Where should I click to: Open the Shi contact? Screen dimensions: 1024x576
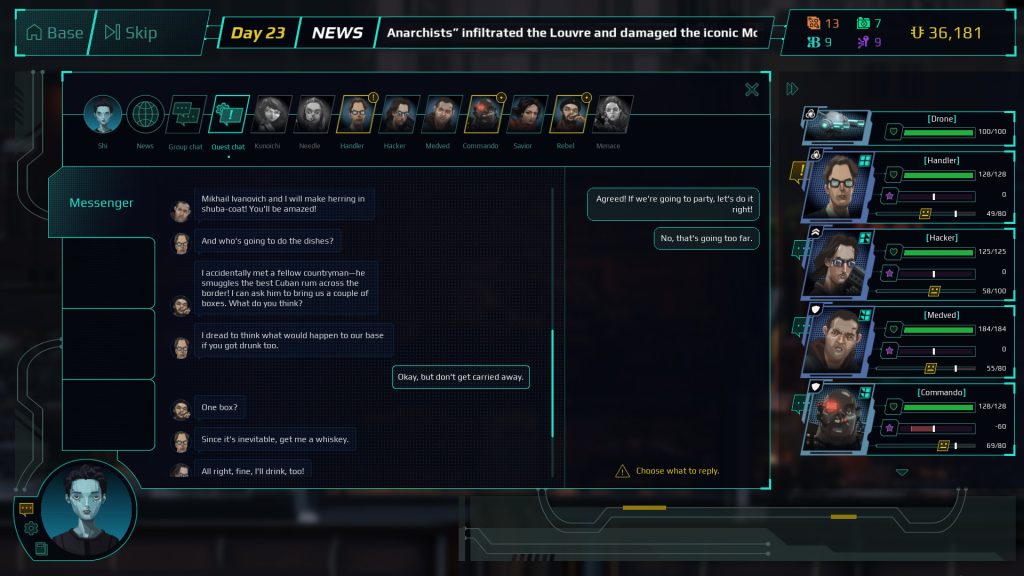[102, 115]
